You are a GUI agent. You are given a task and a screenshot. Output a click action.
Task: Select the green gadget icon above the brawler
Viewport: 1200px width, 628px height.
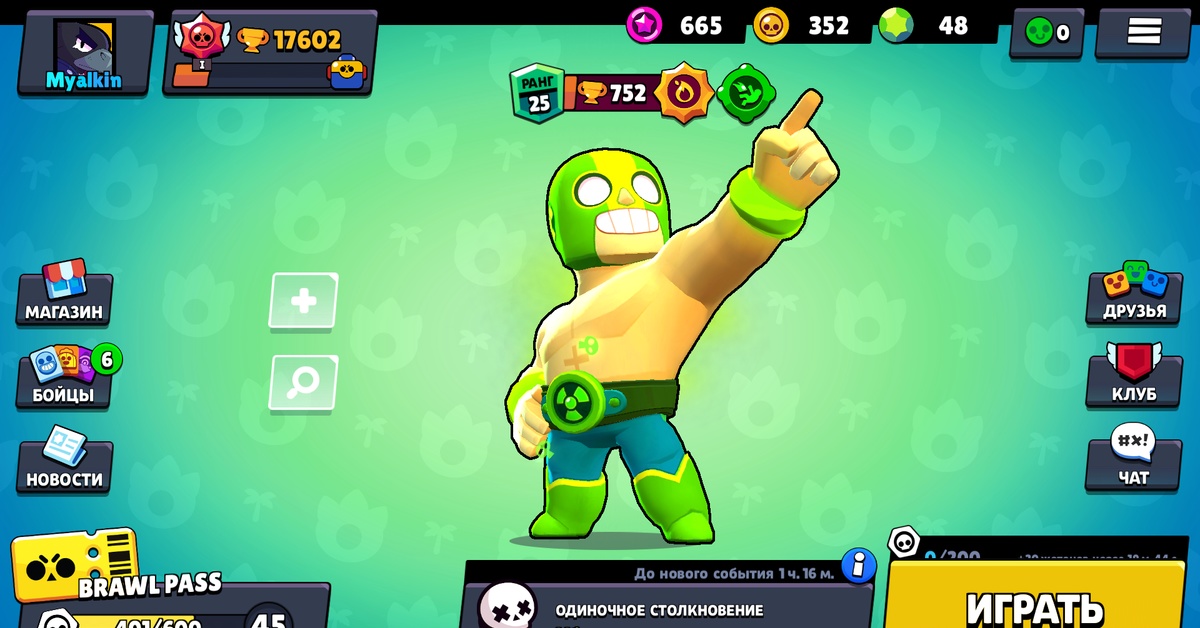point(743,94)
